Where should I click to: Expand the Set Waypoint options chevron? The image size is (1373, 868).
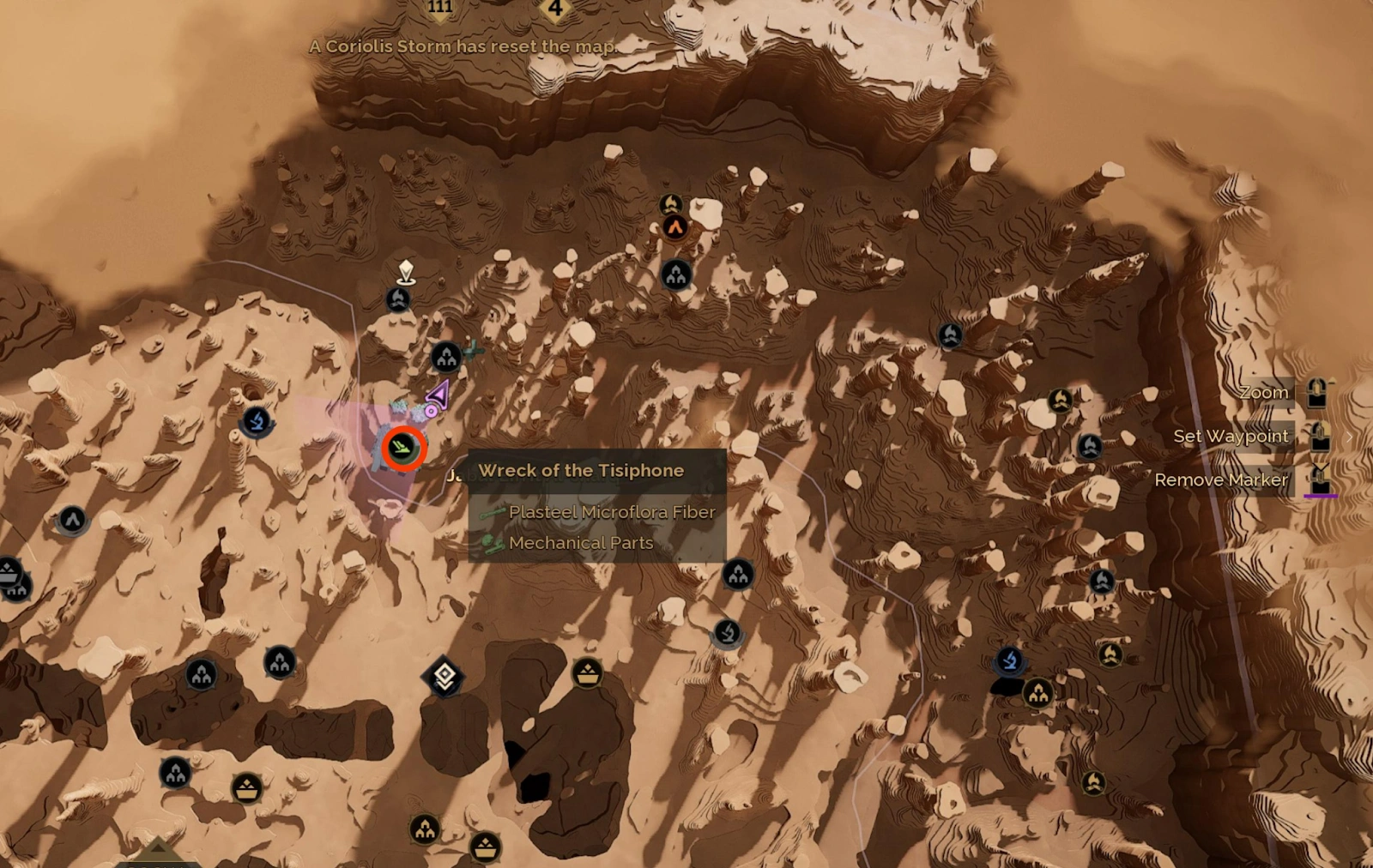(x=1350, y=436)
